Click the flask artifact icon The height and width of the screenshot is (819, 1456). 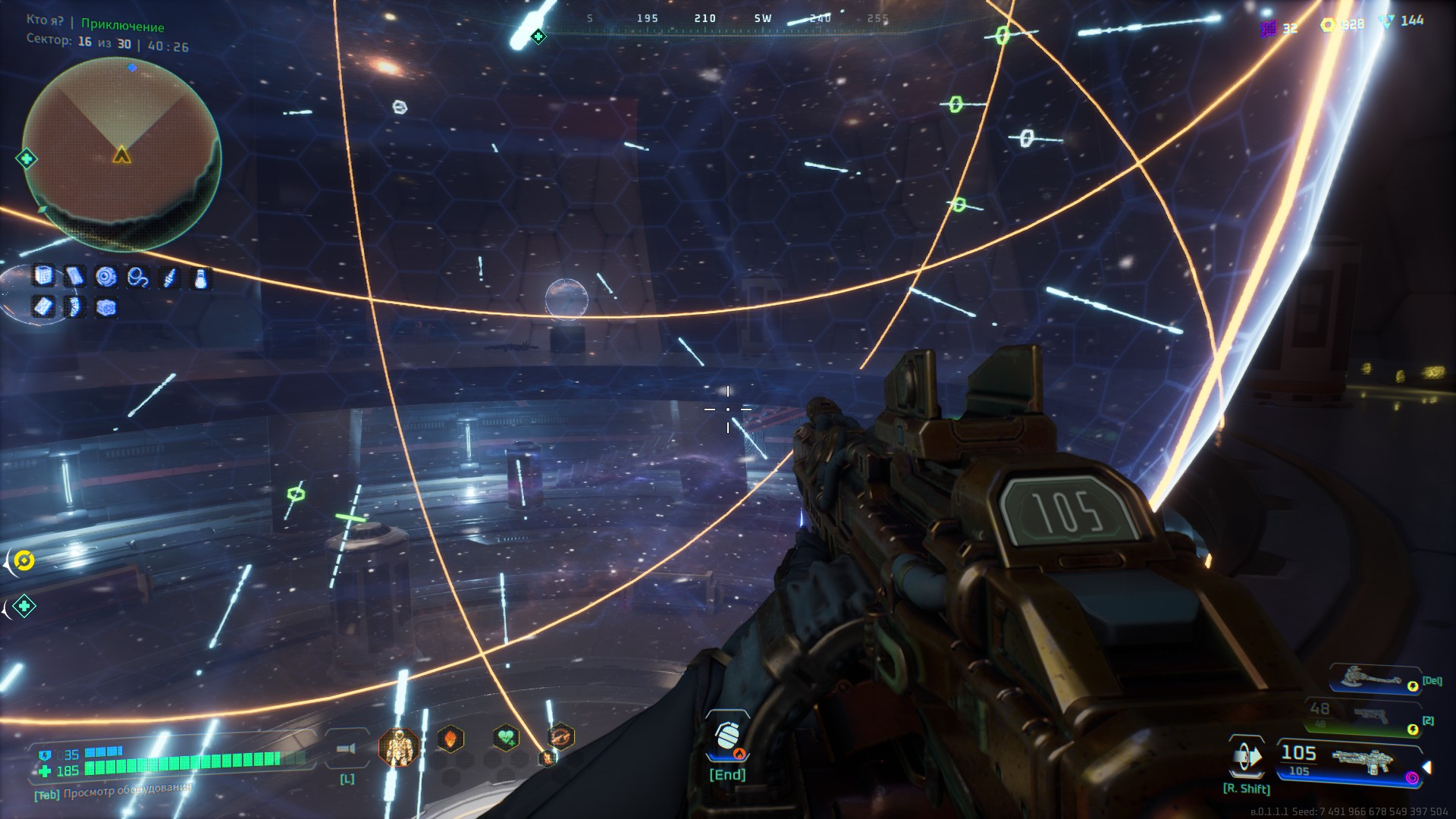coord(199,278)
